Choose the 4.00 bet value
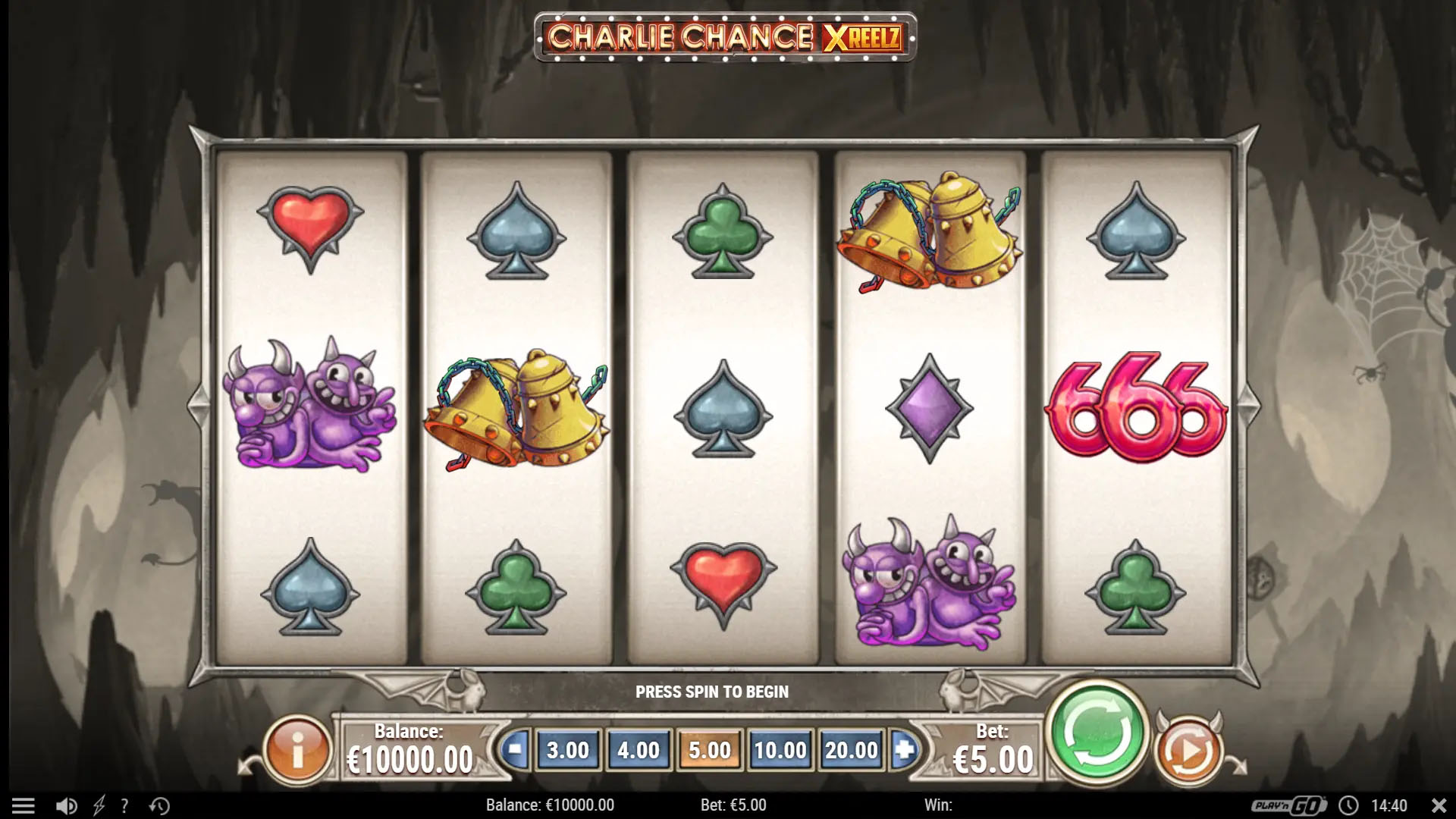1456x819 pixels. tap(639, 750)
